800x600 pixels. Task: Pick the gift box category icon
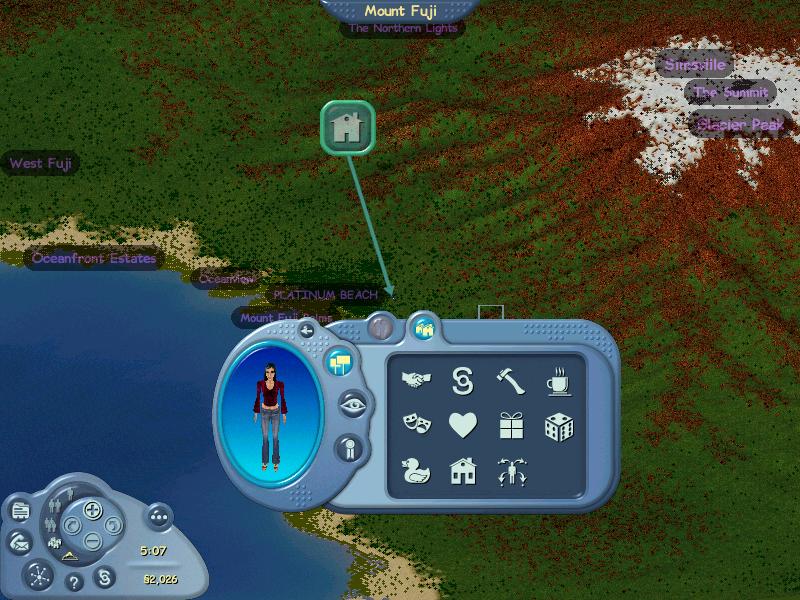[511, 426]
